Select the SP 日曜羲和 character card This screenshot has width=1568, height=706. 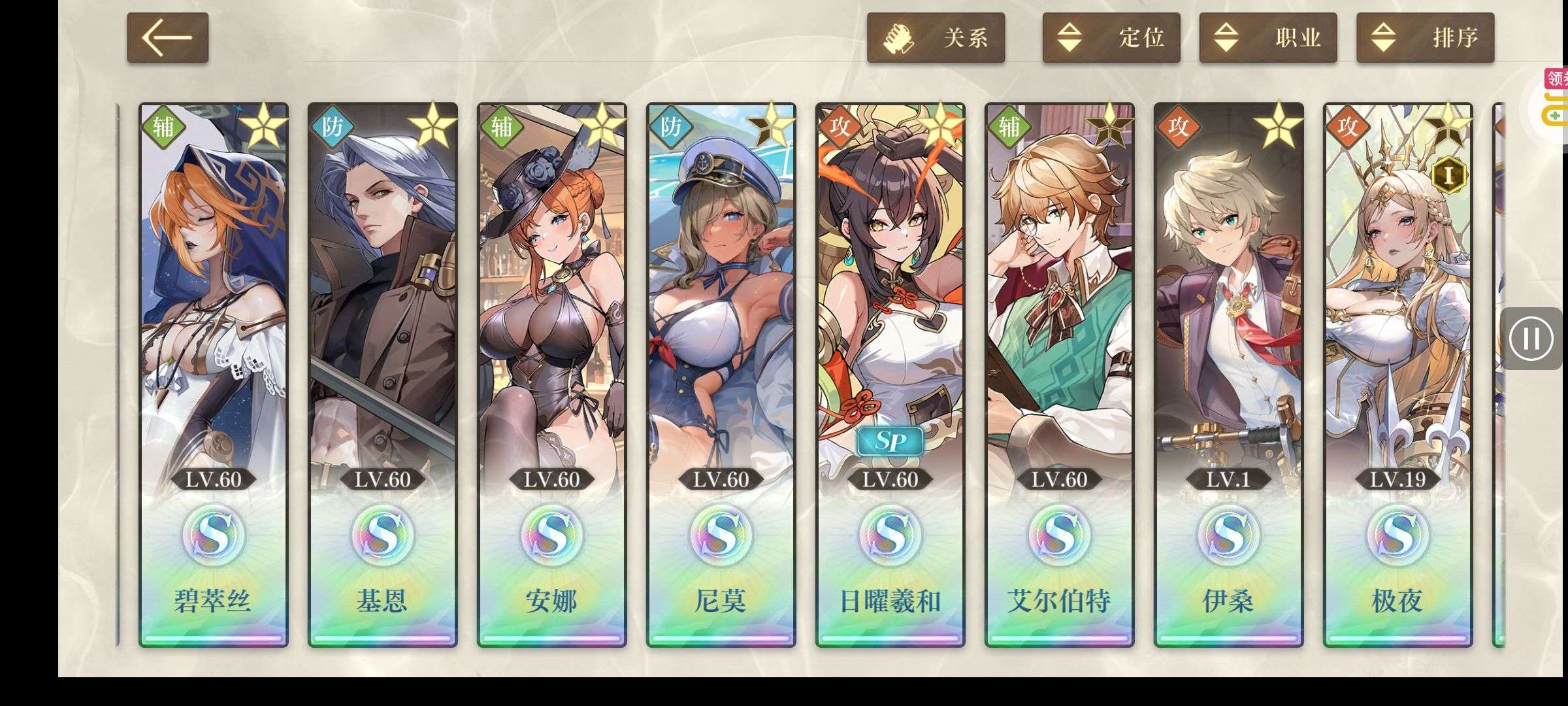890,374
